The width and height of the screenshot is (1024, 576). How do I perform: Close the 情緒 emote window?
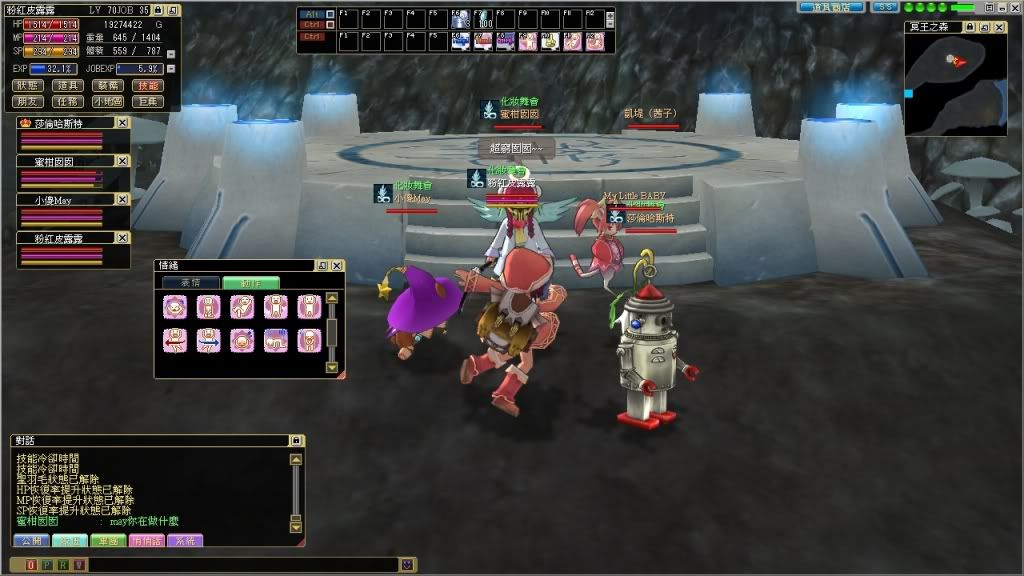tap(337, 266)
